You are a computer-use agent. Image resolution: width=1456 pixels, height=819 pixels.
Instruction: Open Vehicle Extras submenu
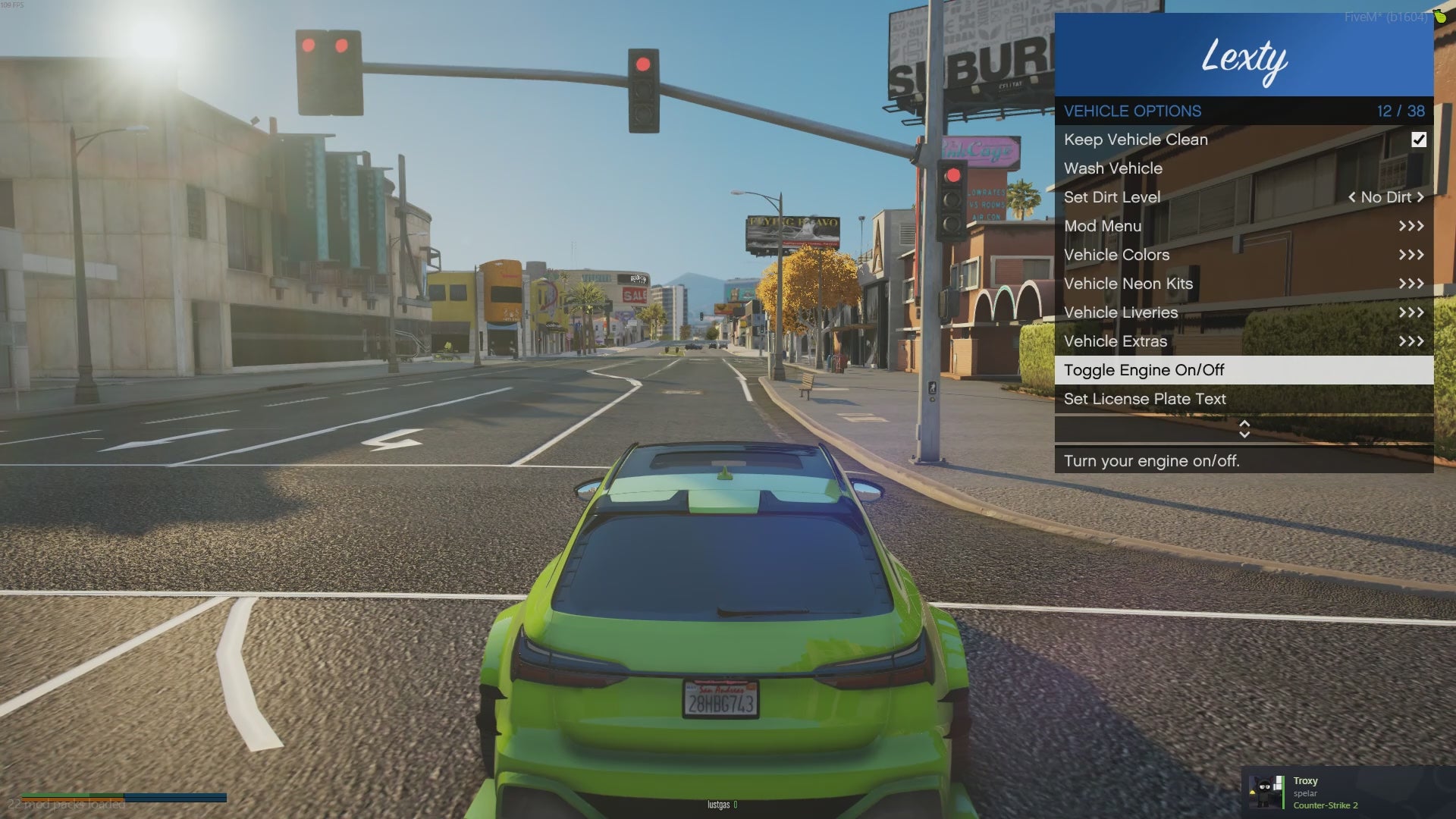point(1244,341)
